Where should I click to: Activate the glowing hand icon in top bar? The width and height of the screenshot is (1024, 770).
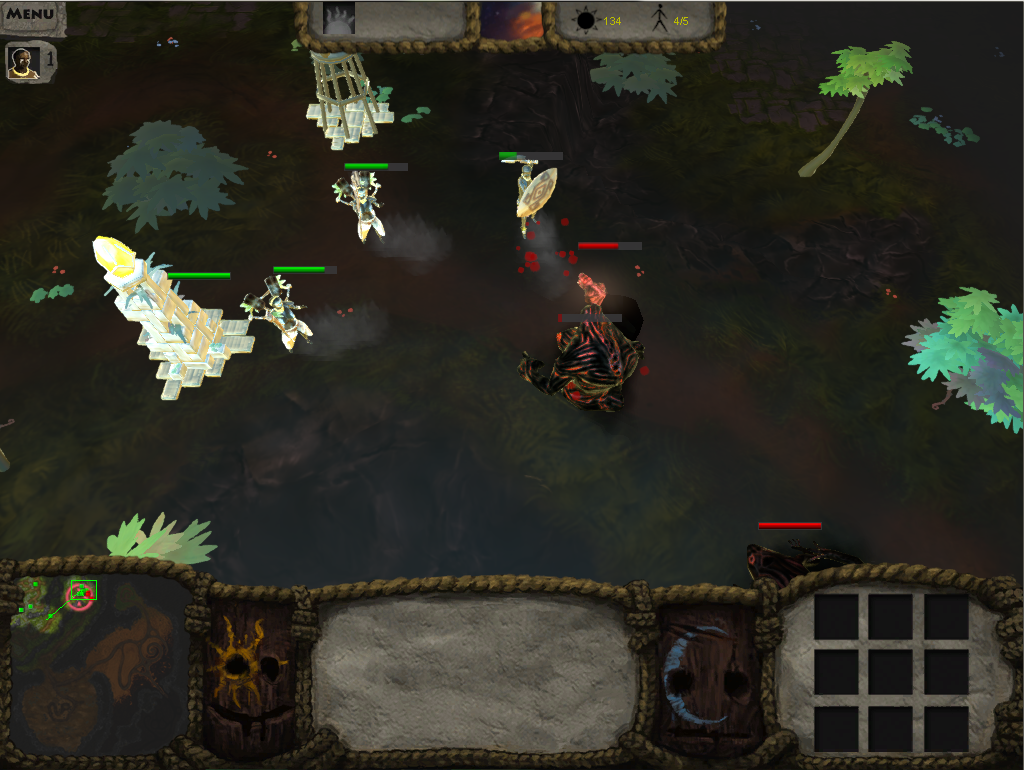point(339,19)
